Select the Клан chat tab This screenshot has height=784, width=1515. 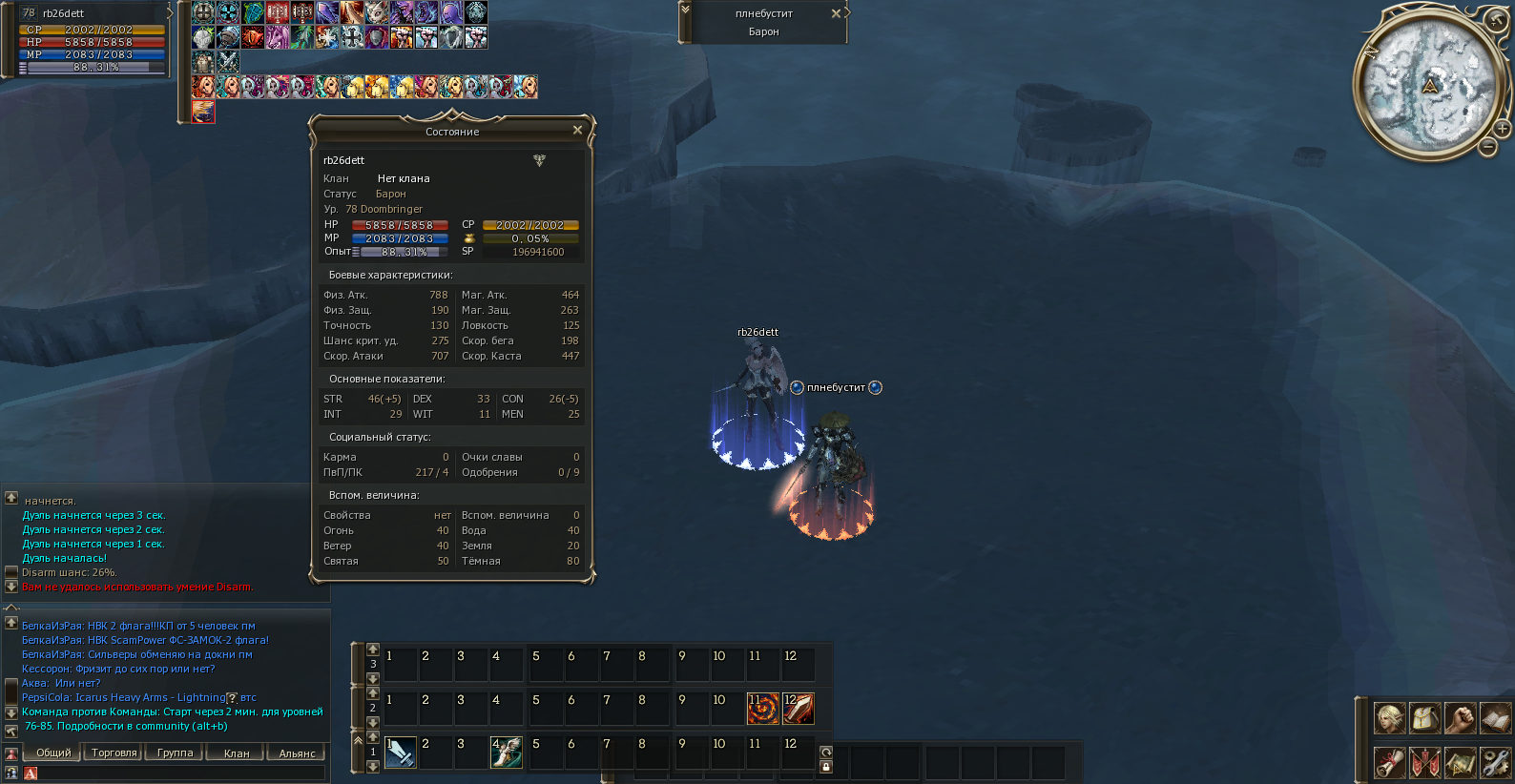(236, 753)
